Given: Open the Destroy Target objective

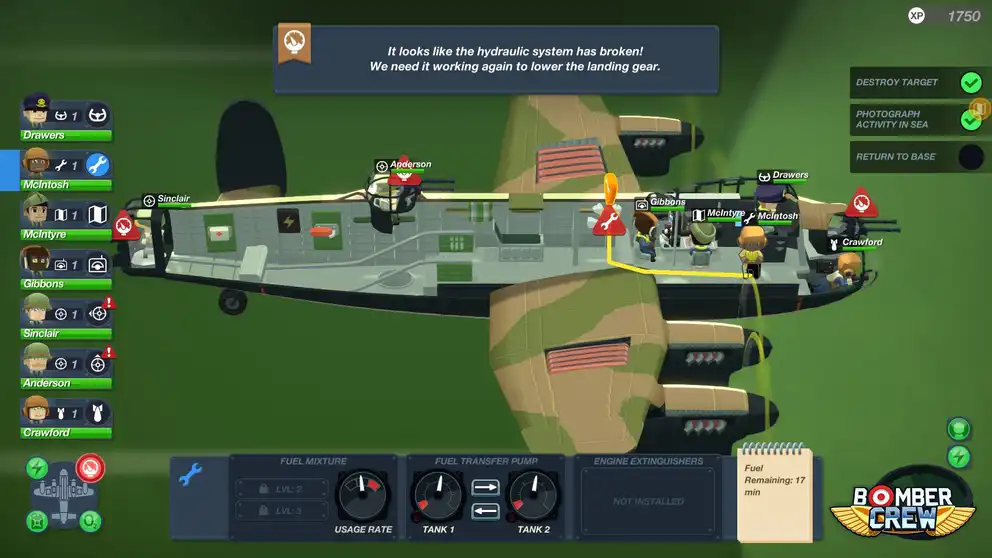Looking at the screenshot, I should (916, 83).
